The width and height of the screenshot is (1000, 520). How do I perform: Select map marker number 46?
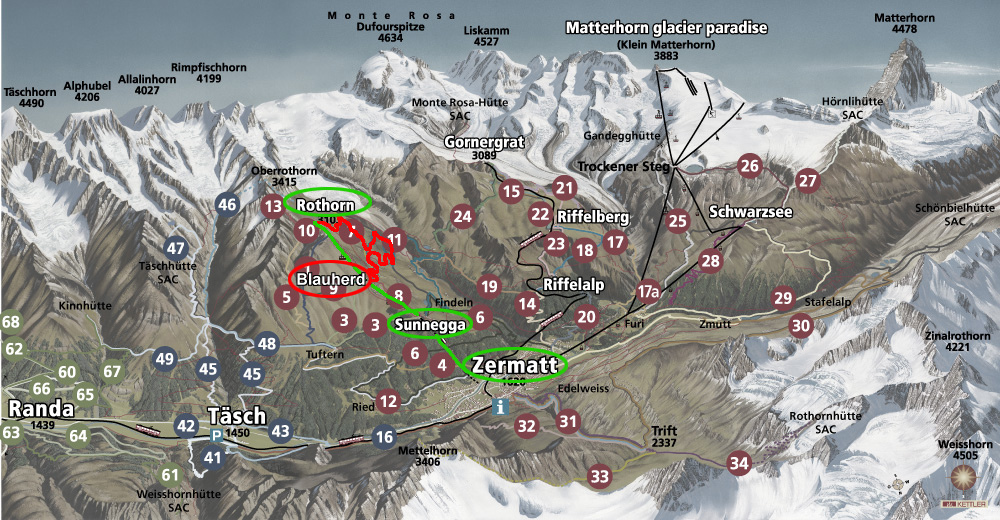coord(227,205)
